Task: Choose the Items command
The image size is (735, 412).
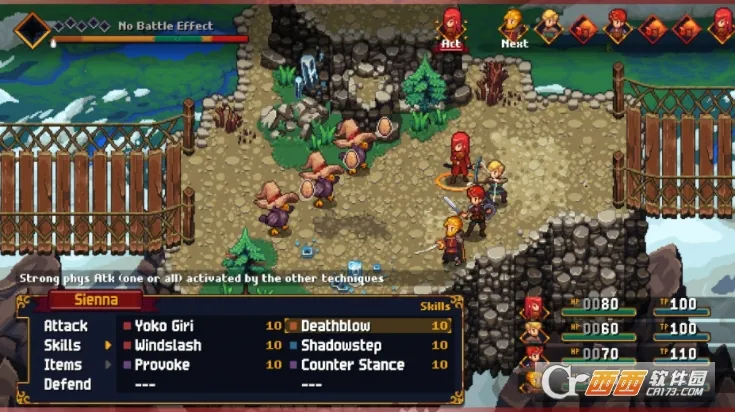Action: pos(64,365)
